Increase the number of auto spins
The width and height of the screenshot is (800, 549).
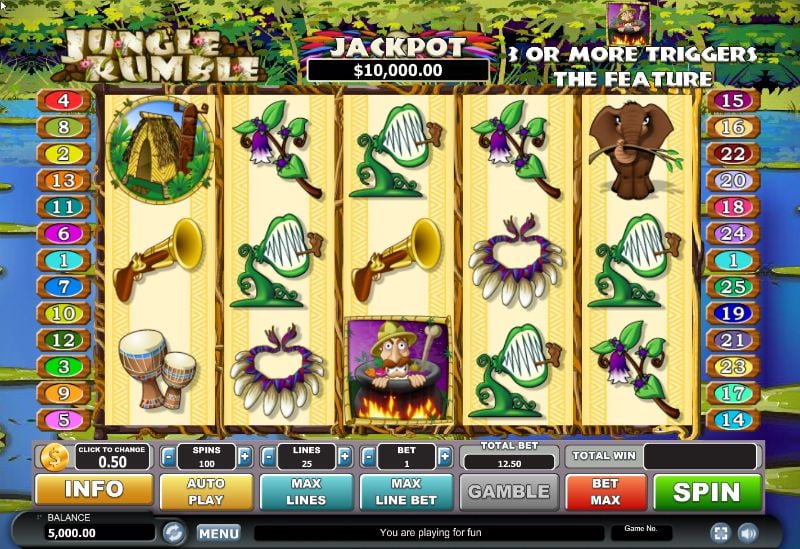[245, 457]
